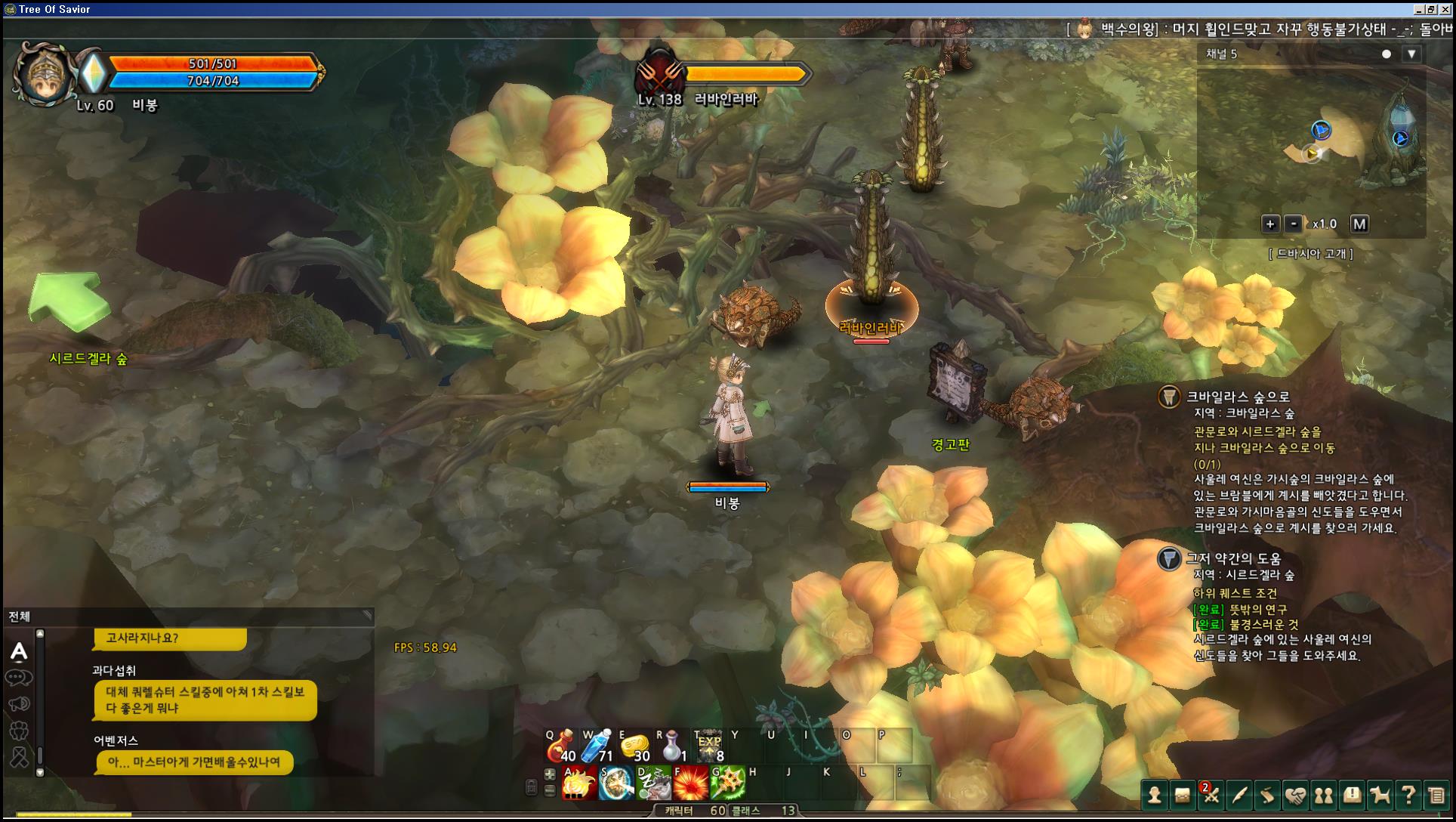Zoom in the minimap with plus button
The width and height of the screenshot is (1456, 822).
(1270, 224)
